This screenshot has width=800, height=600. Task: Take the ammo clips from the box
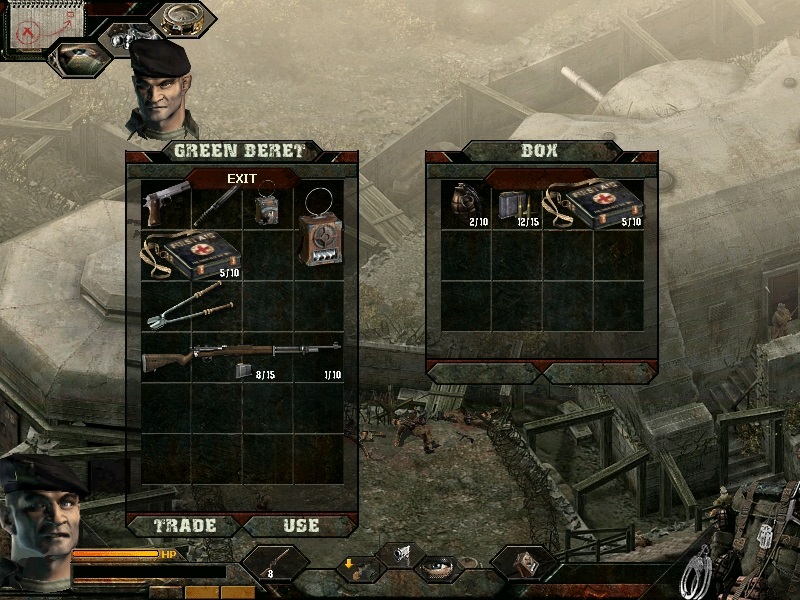point(516,206)
